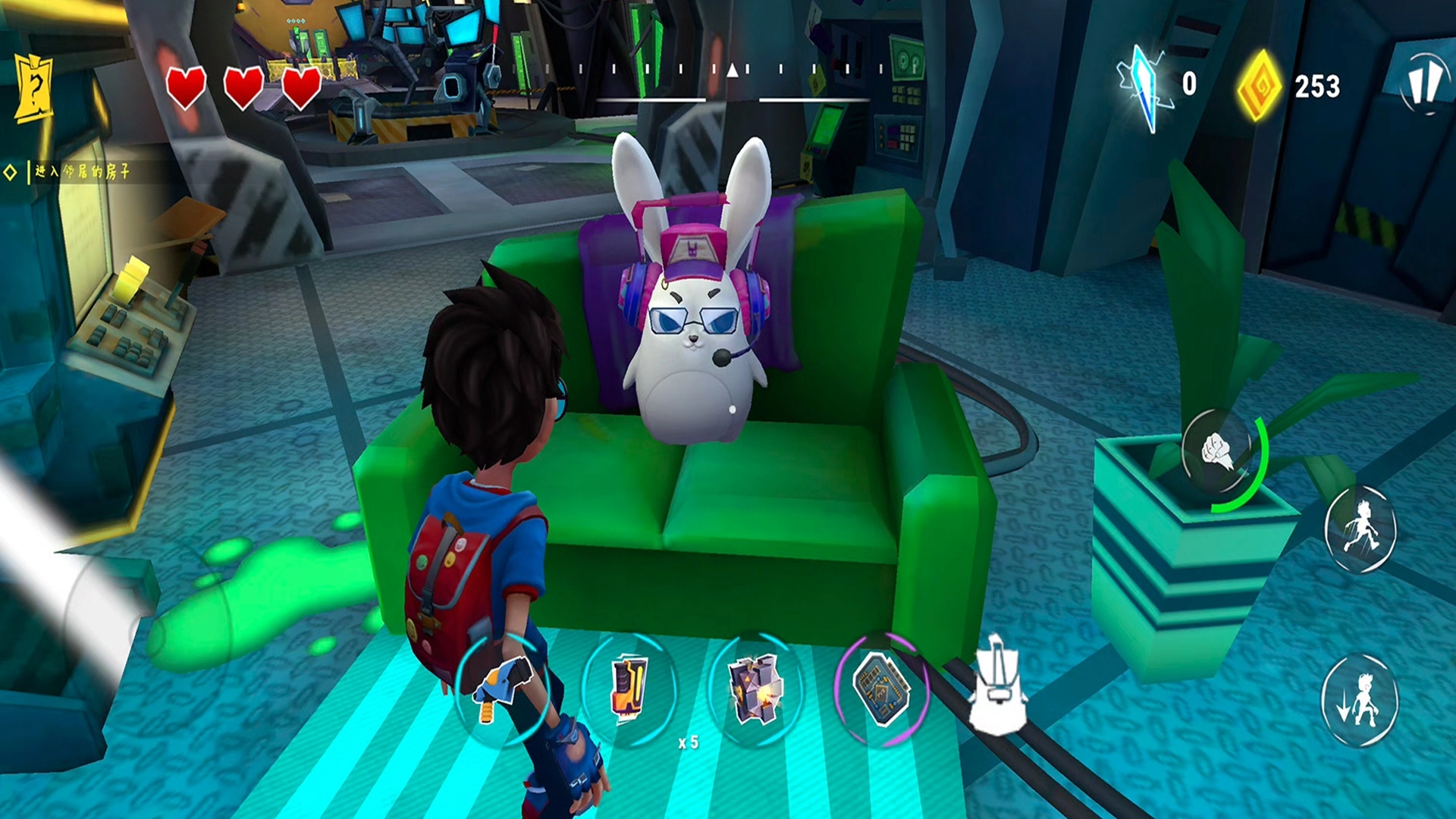1456x819 pixels.
Task: Toggle the crouch button with down arrow
Action: [x=1361, y=699]
